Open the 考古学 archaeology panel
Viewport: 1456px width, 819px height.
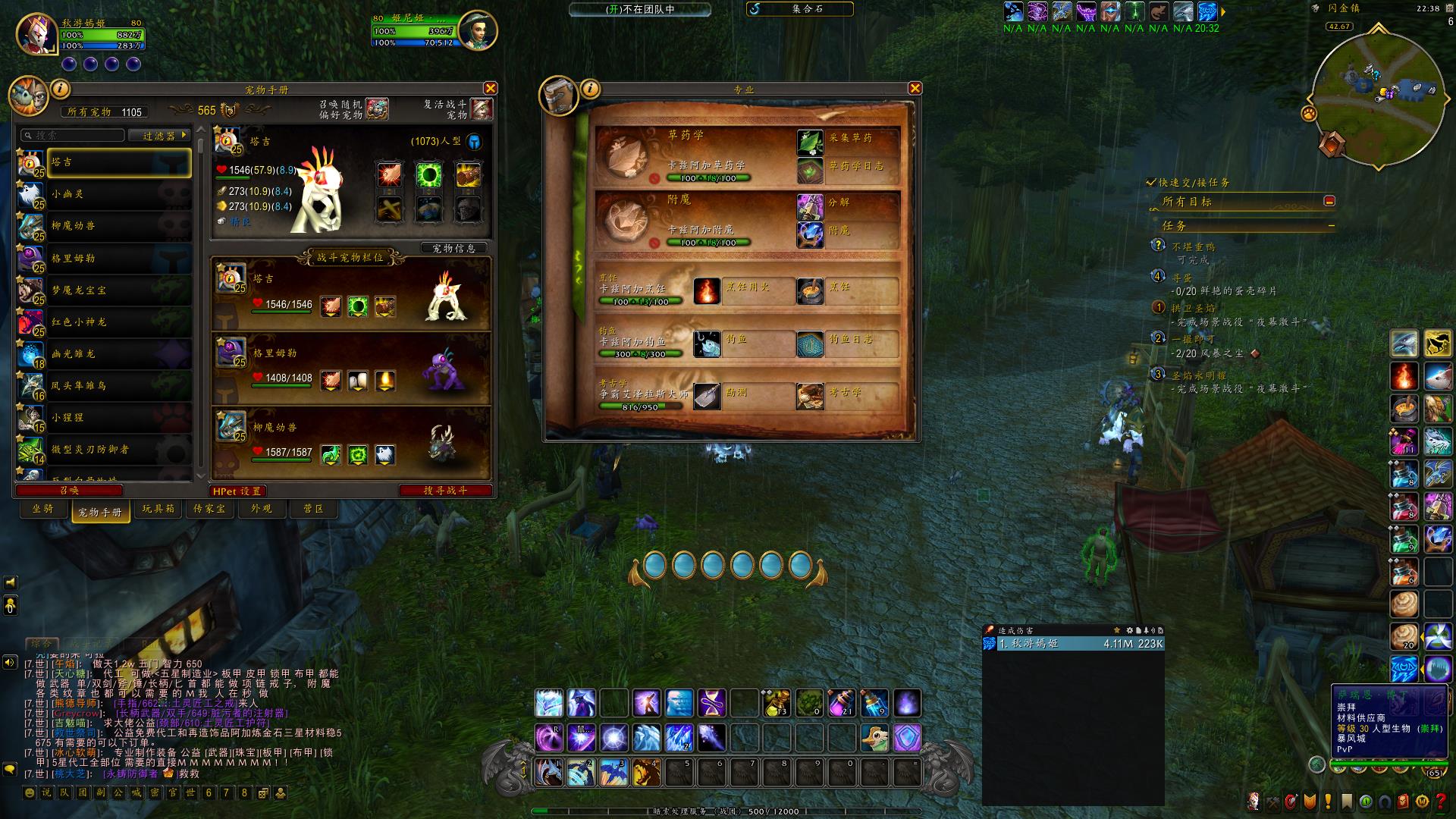pos(810,396)
